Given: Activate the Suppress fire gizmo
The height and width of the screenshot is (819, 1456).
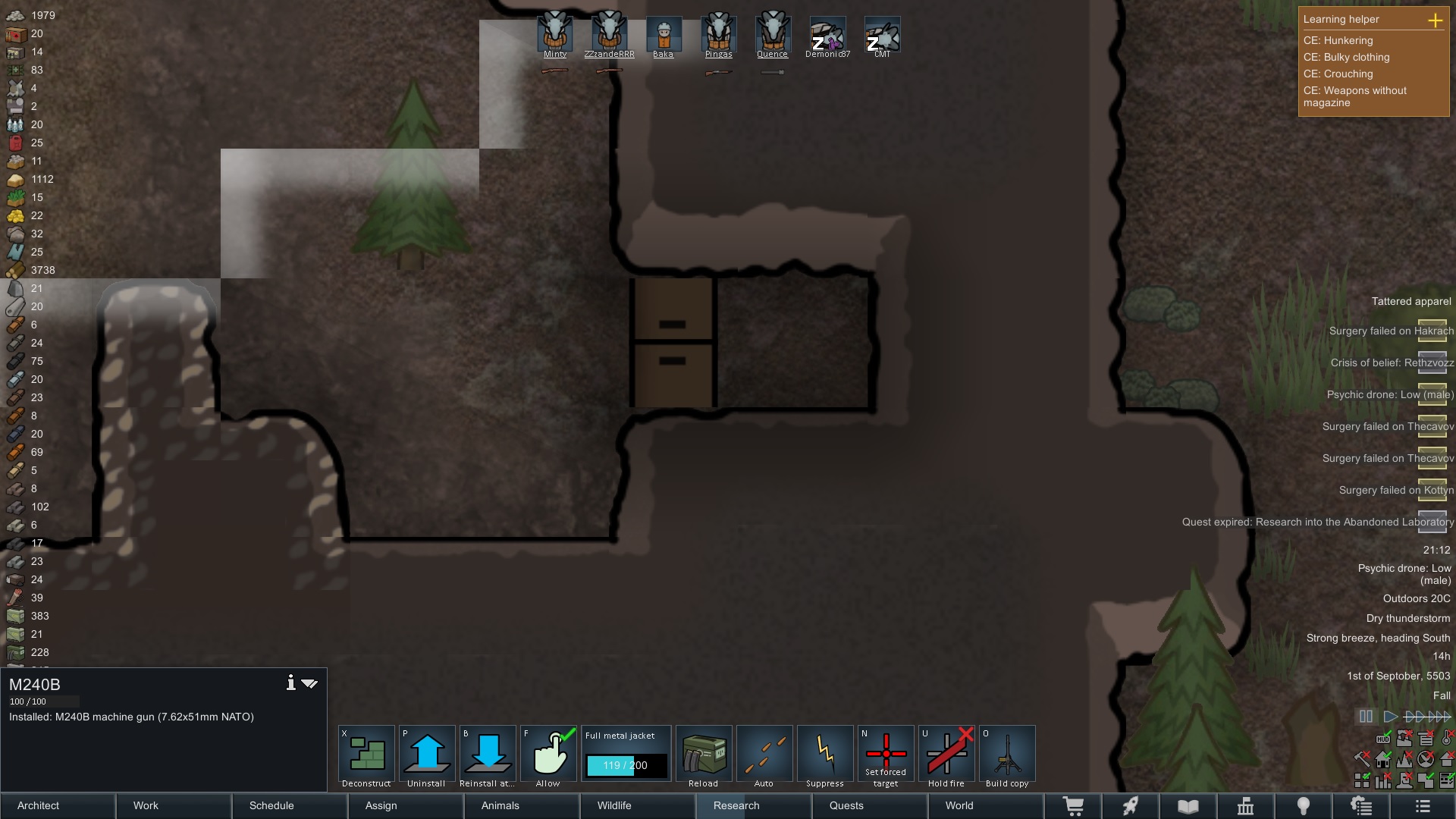Looking at the screenshot, I should coord(824,755).
